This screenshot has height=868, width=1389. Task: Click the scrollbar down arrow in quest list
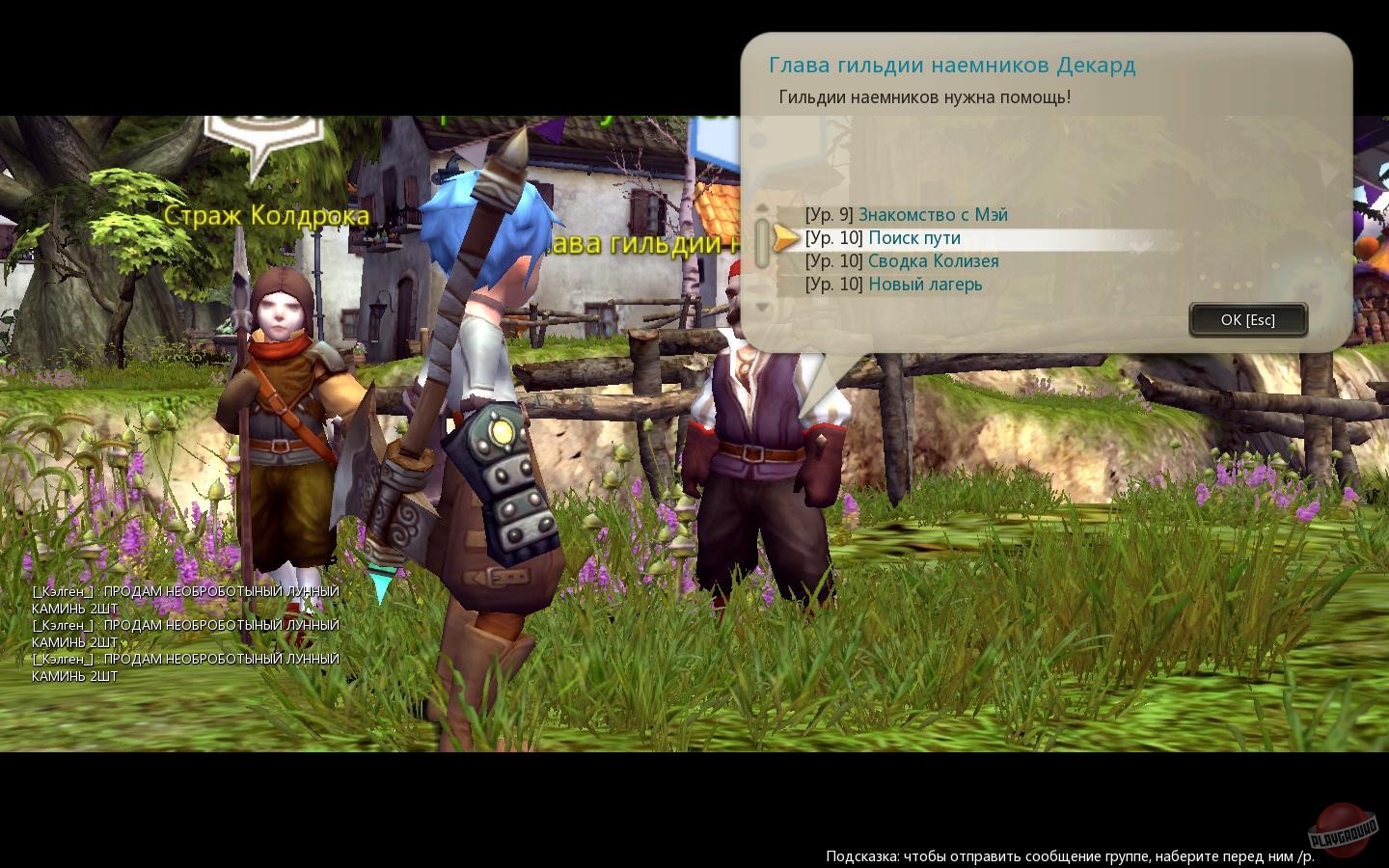(x=762, y=307)
